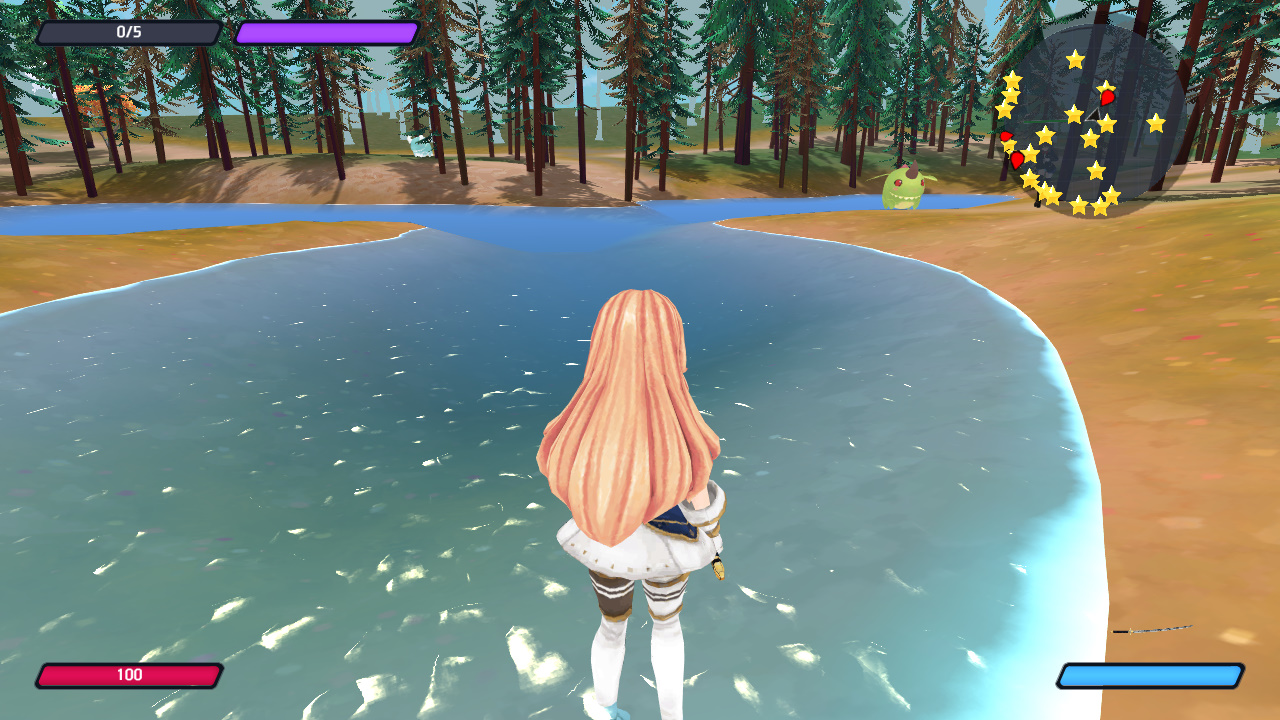The height and width of the screenshot is (720, 1280).
Task: Click the star directly left of the player arrow
Action: click(1073, 114)
